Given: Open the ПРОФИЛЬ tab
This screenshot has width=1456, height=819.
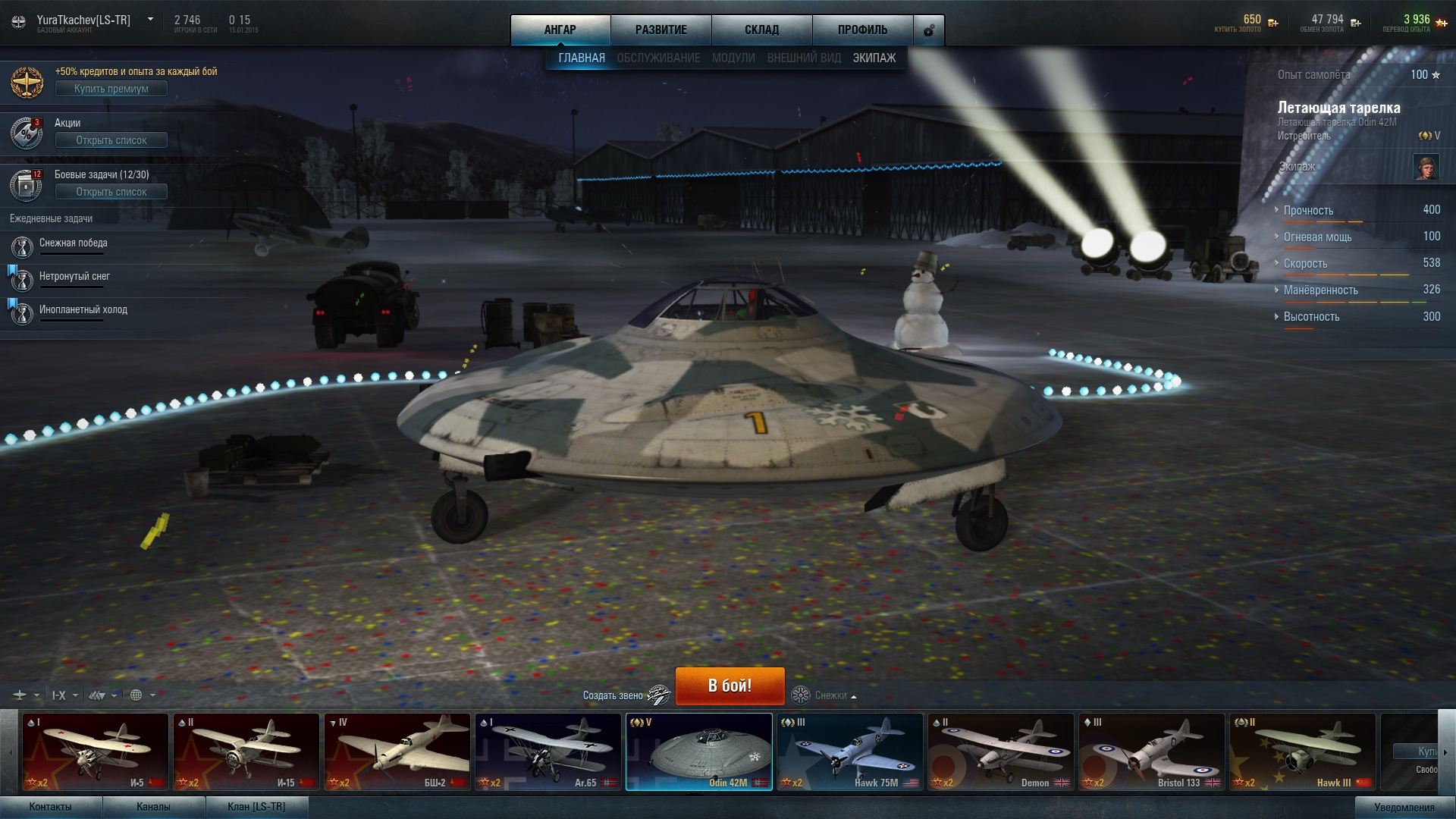Looking at the screenshot, I should click(x=862, y=30).
